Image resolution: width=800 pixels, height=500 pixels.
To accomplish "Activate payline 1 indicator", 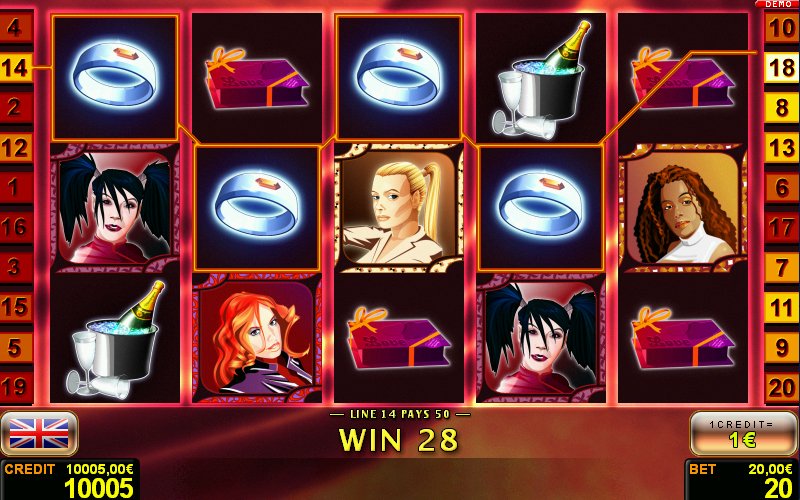I will point(16,187).
